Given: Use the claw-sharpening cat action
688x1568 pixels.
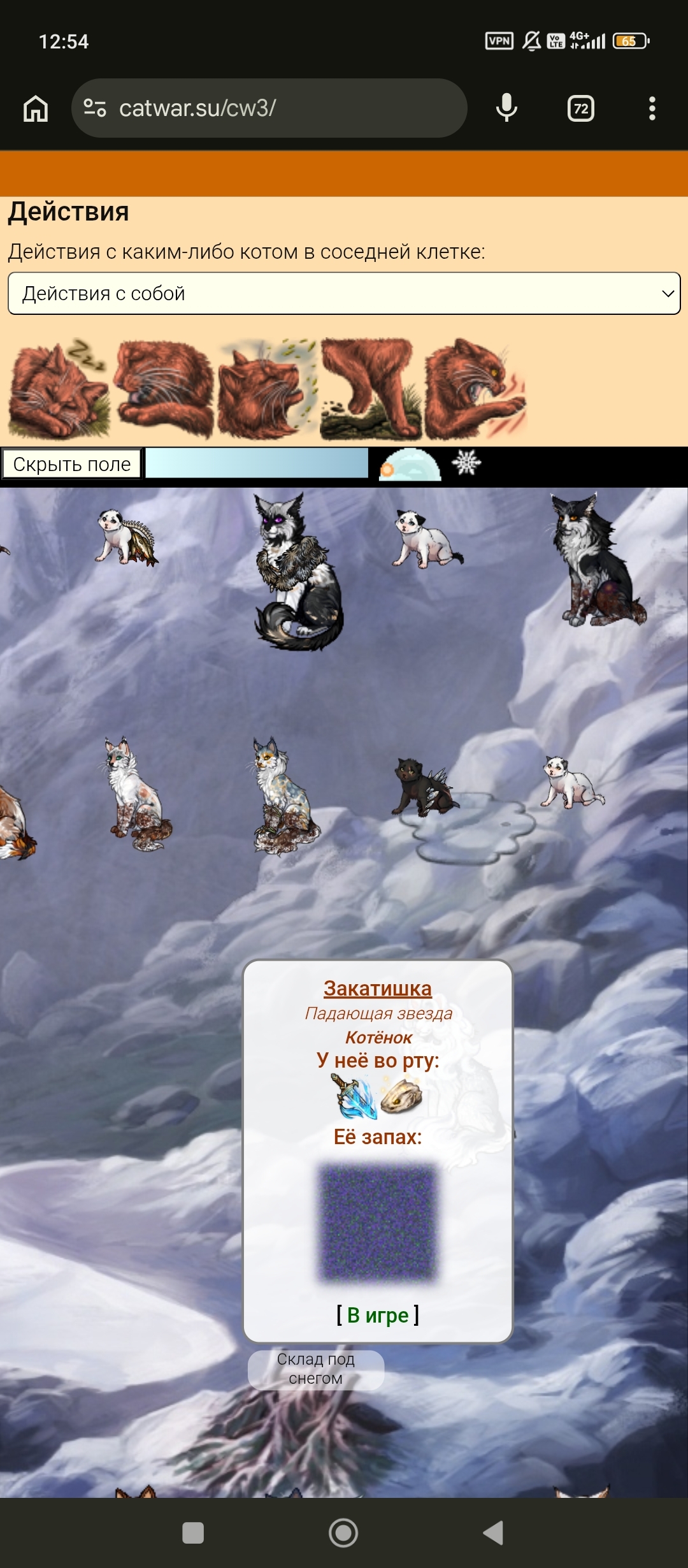Looking at the screenshot, I should click(x=475, y=390).
